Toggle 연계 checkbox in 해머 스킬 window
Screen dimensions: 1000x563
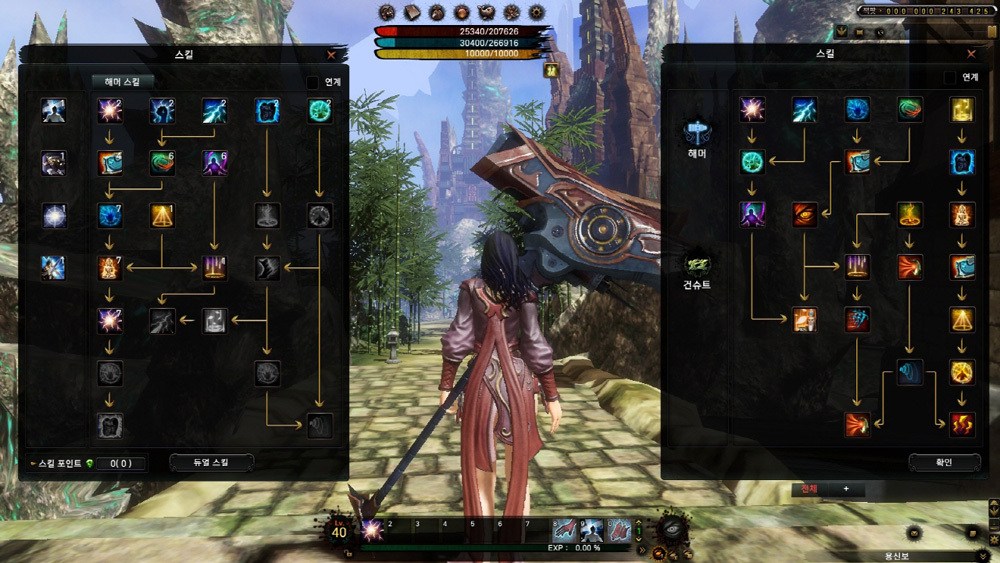point(313,82)
